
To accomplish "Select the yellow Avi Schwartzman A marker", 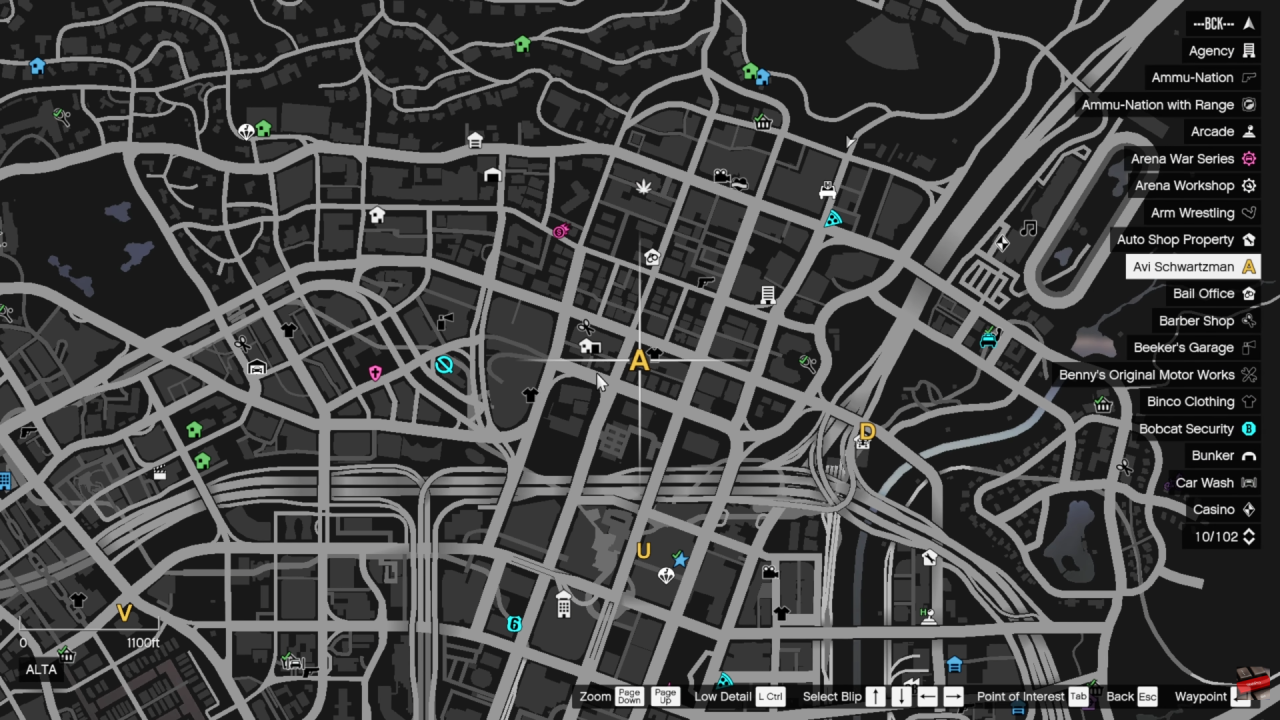I will 639,361.
